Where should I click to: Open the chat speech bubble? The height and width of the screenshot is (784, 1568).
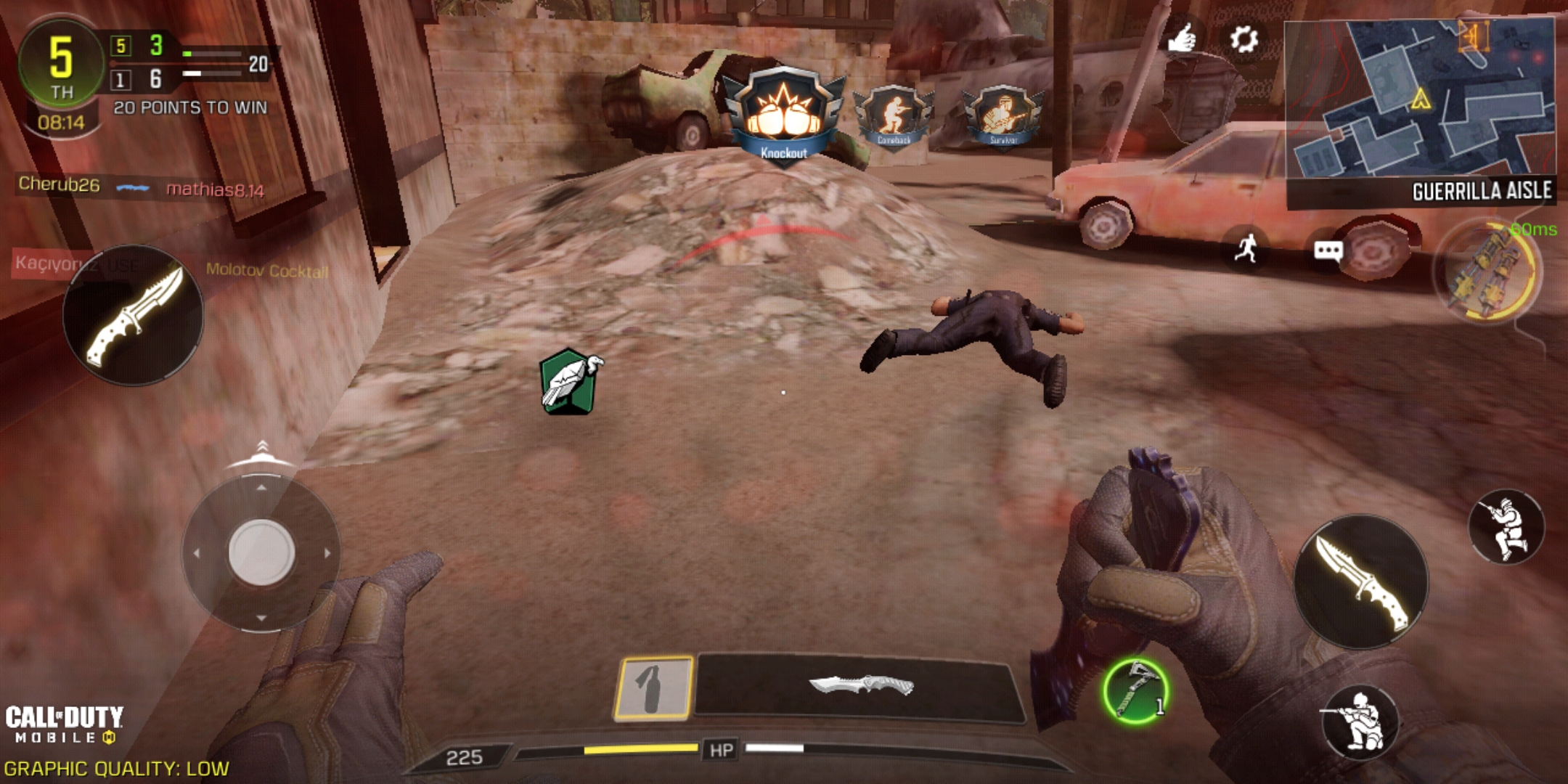click(1328, 251)
